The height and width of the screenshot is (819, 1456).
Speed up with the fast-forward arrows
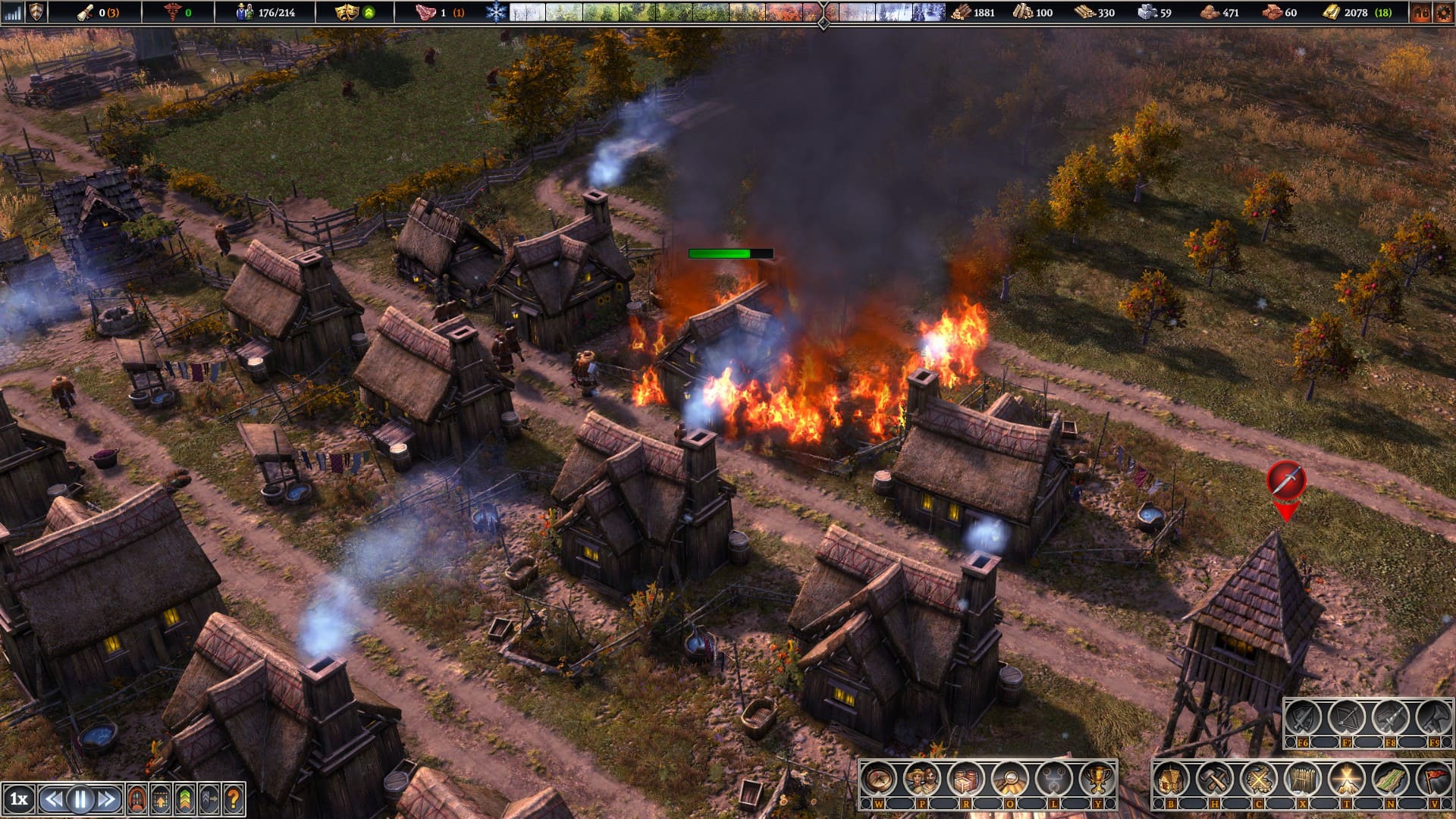click(107, 799)
